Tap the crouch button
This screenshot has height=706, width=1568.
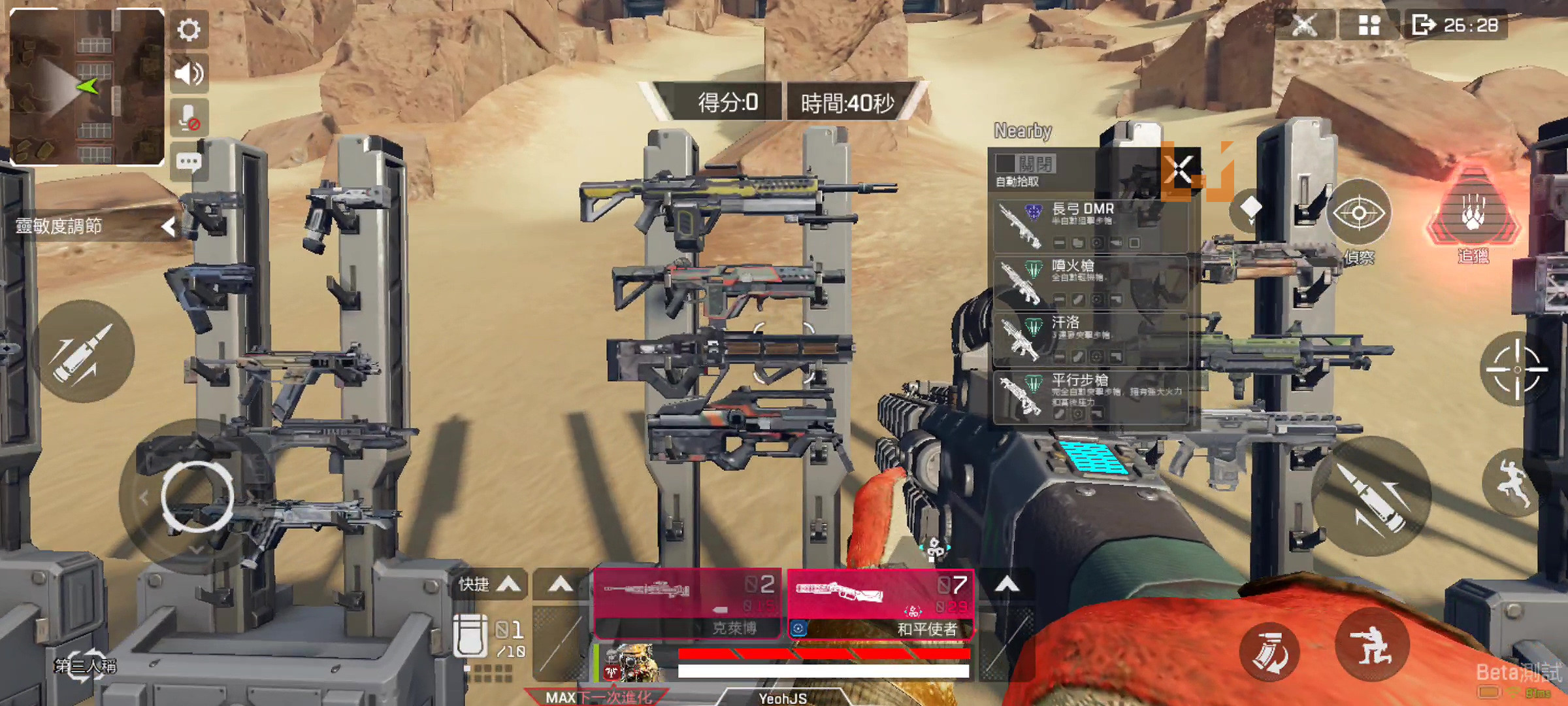1371,645
